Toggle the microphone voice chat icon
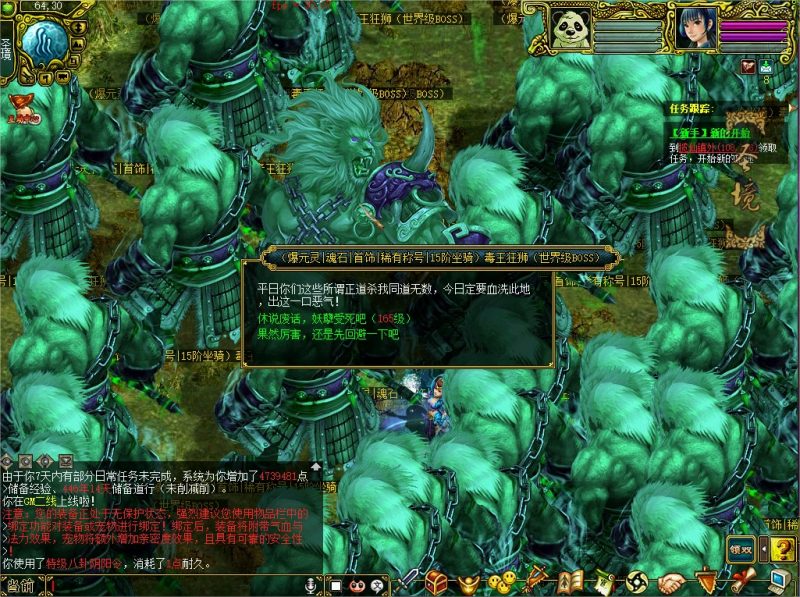 (x=311, y=585)
